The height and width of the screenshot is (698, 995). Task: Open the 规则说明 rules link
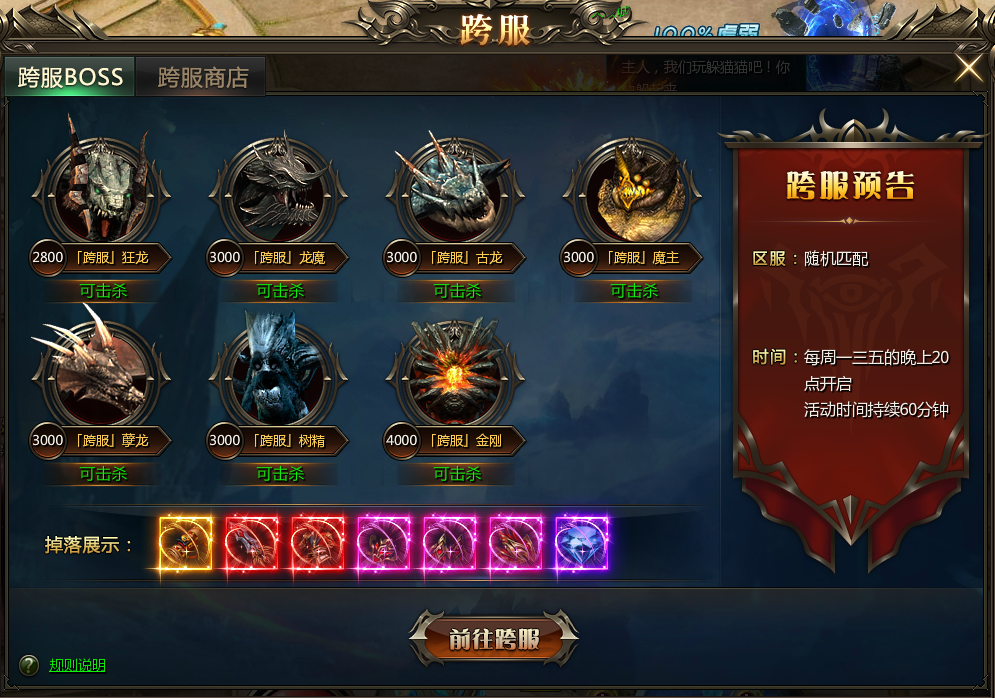click(77, 666)
